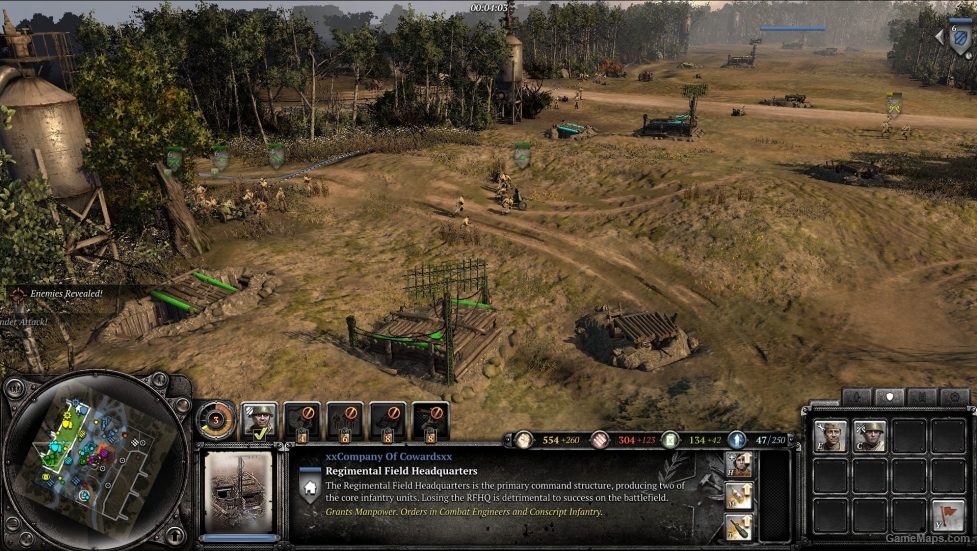Viewport: 977px width, 551px height.
Task: Select the locked commander ability costing 6
Action: pyautogui.click(x=345, y=420)
